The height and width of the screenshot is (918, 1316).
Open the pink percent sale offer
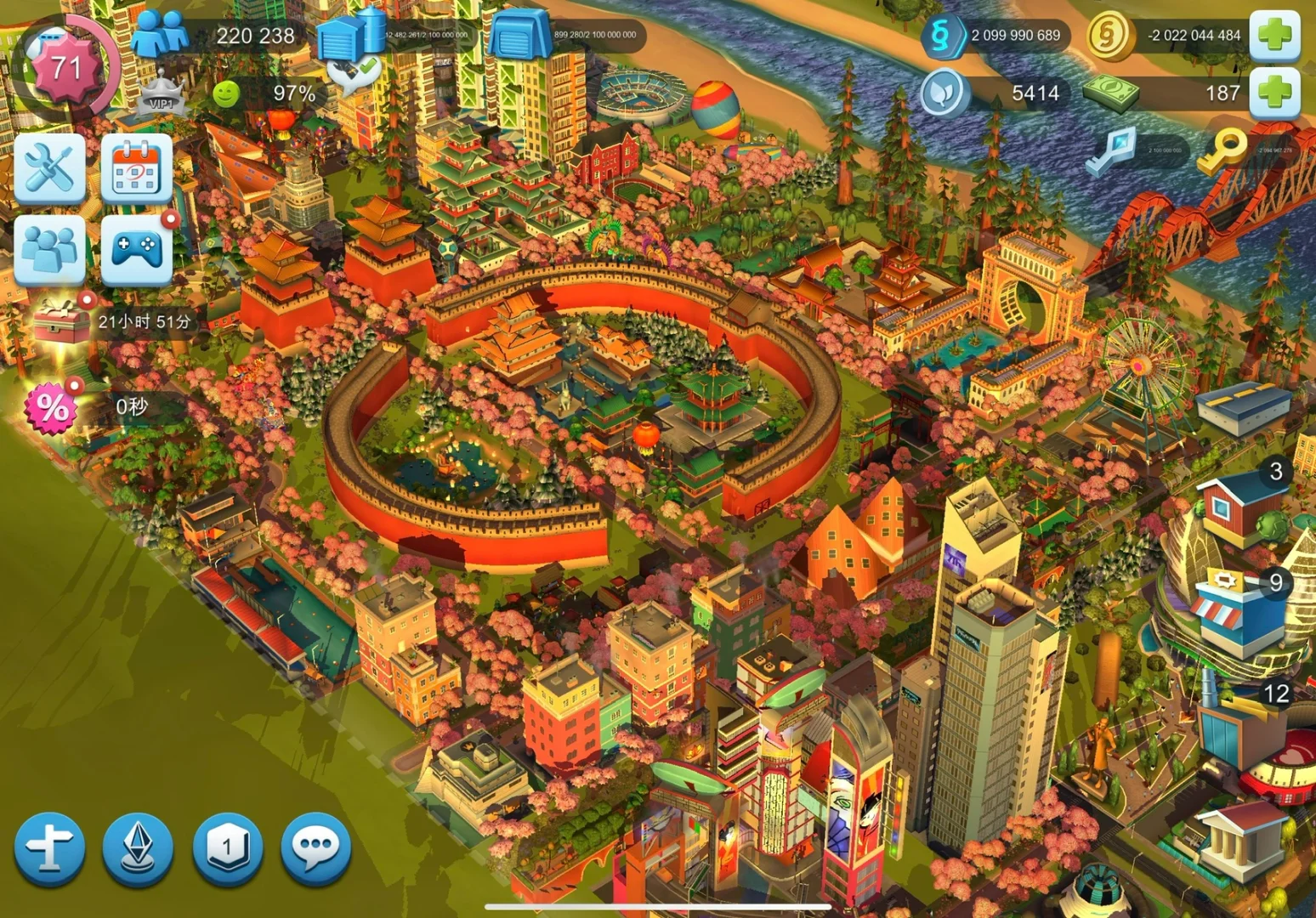pyautogui.click(x=53, y=408)
